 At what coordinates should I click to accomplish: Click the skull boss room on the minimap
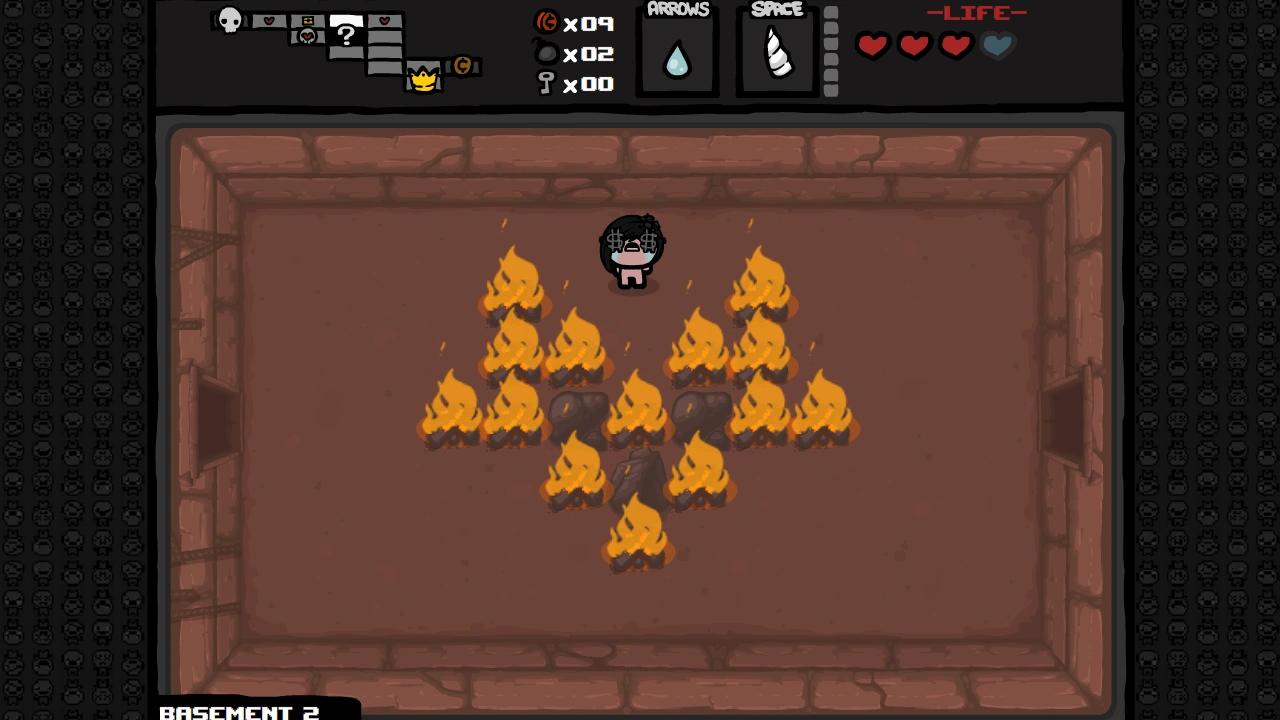point(229,21)
